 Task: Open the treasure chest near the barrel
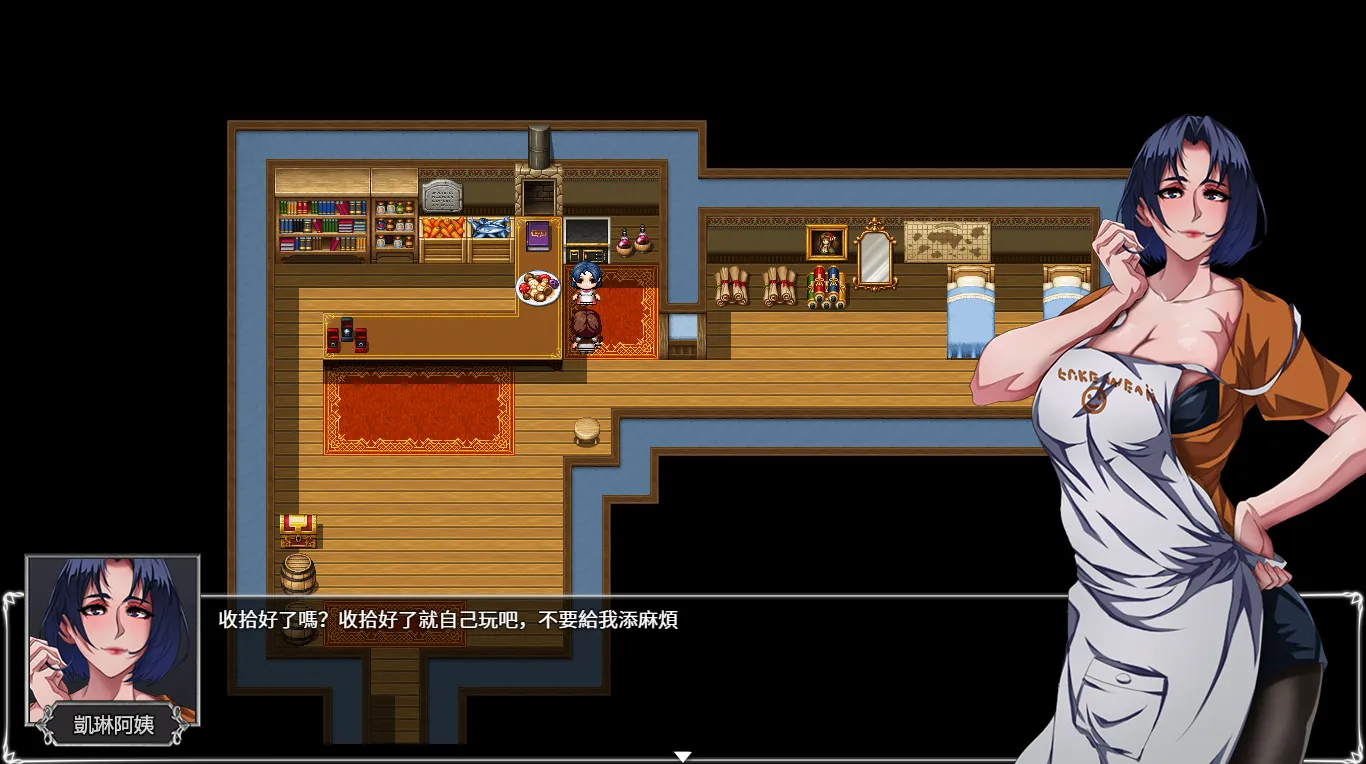[297, 530]
